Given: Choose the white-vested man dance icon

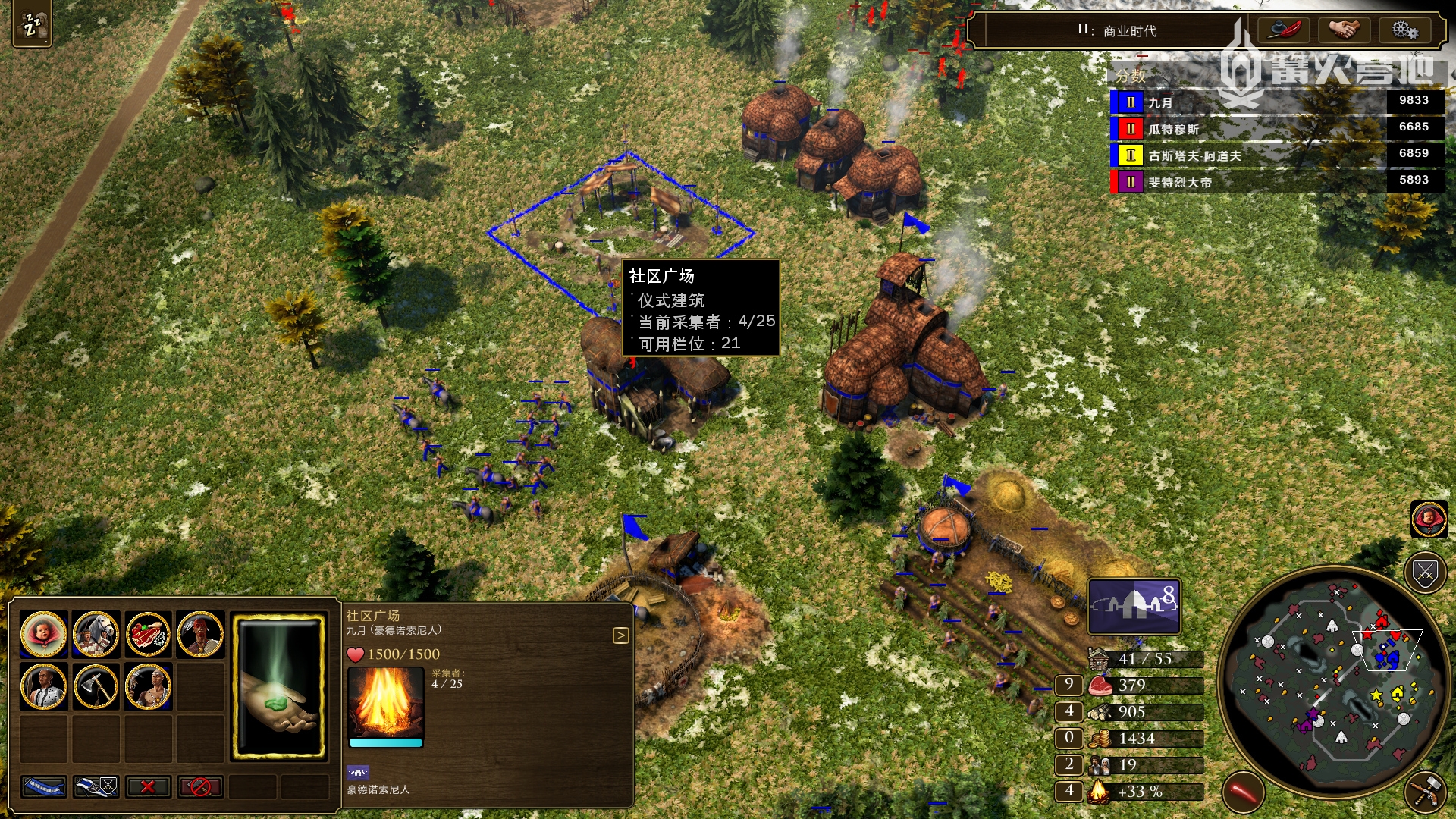Looking at the screenshot, I should click(x=43, y=686).
